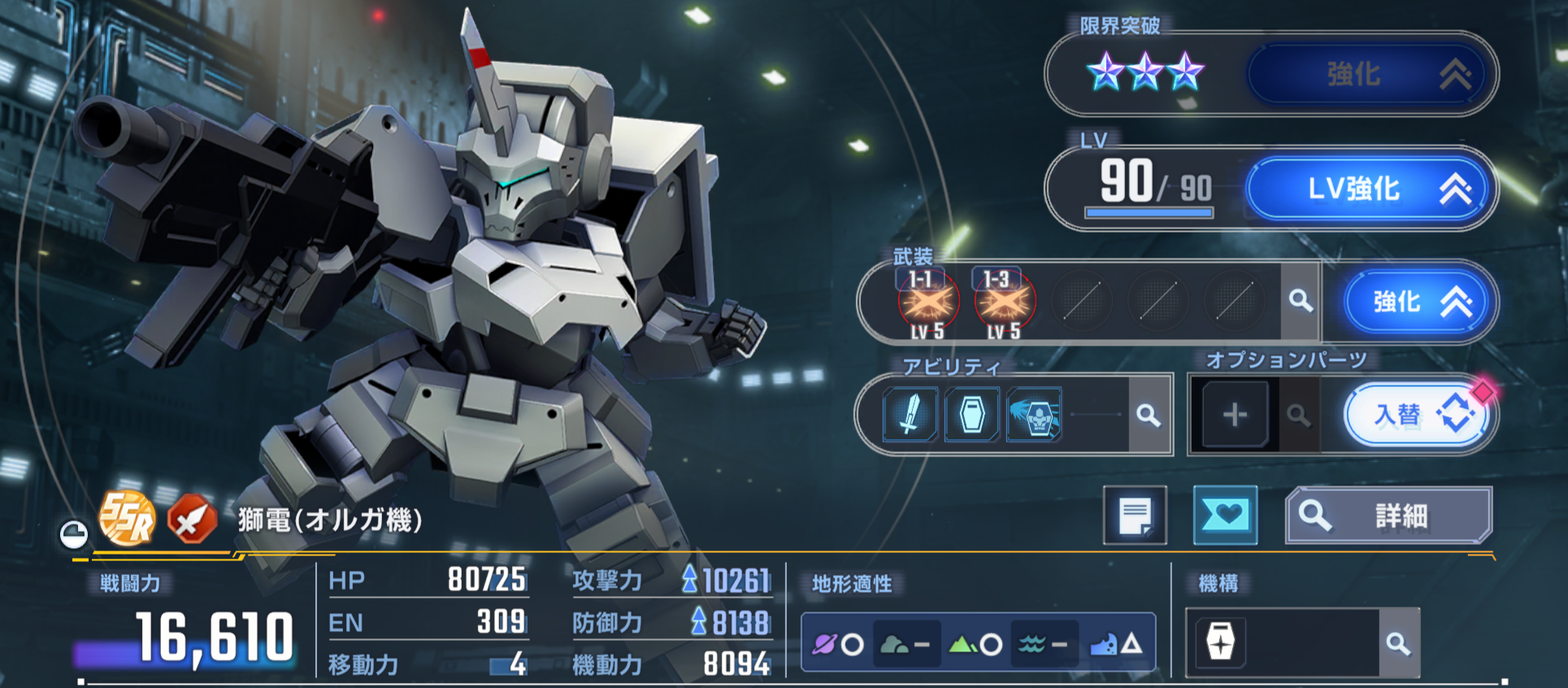Select the mecha head ability icon
This screenshot has width=1568, height=688.
coord(1035,415)
